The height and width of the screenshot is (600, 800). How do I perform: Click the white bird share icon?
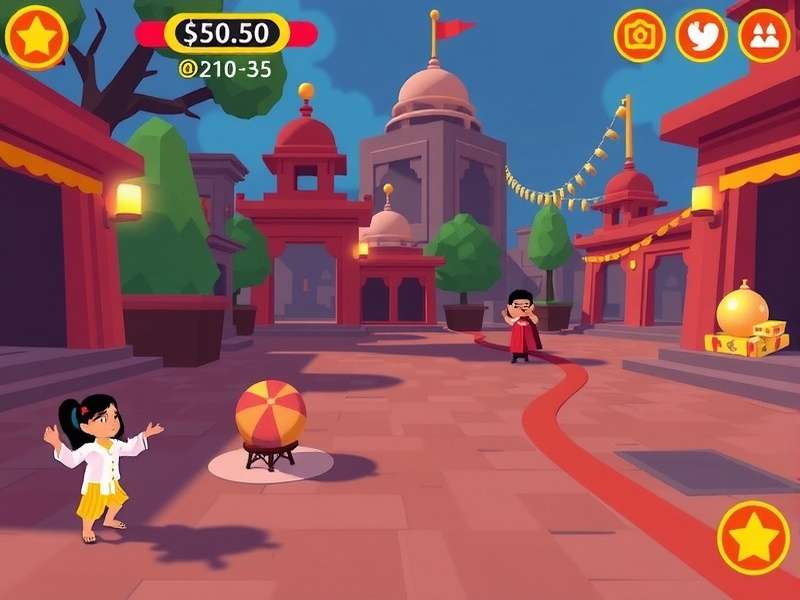701,36
